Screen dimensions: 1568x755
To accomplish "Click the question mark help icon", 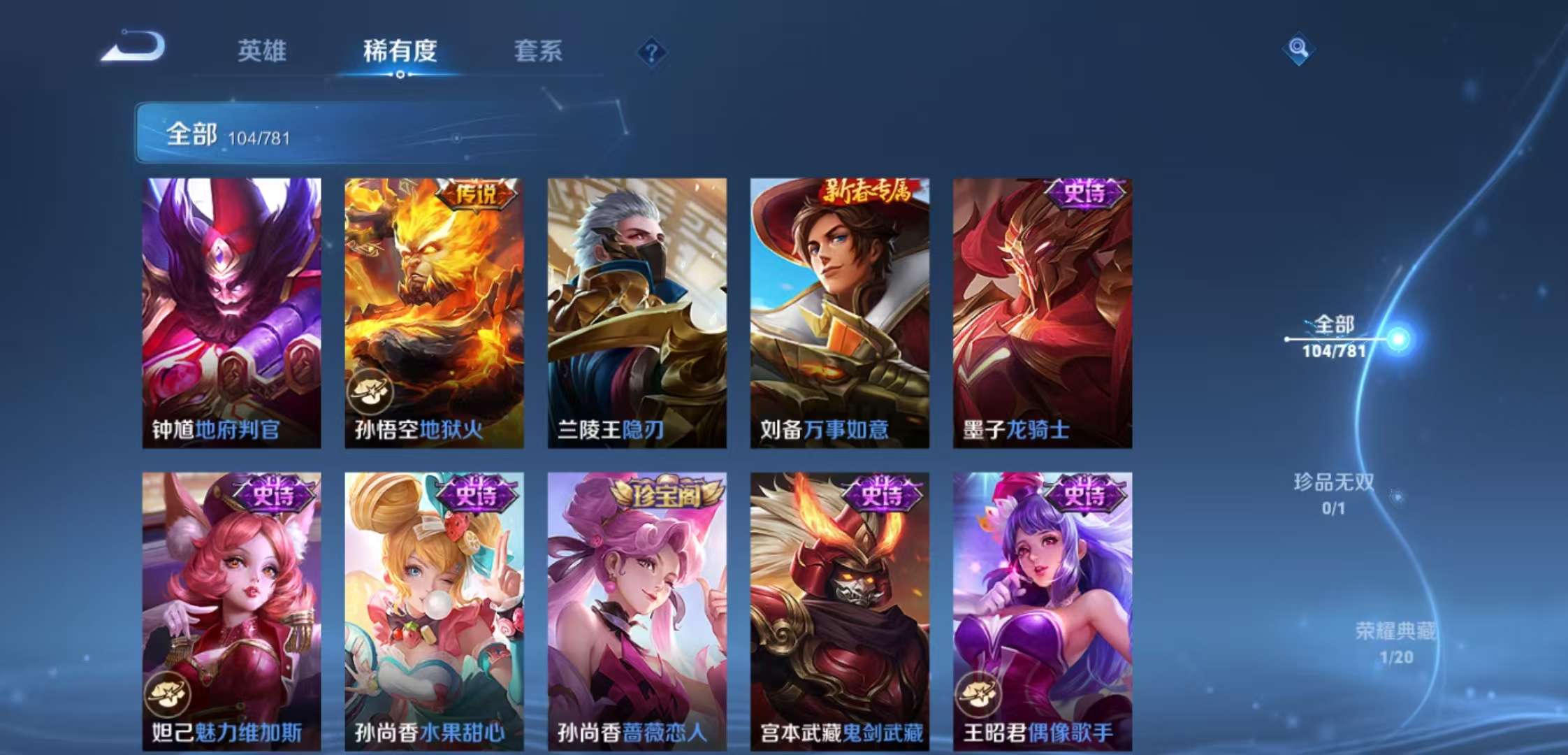I will tap(650, 51).
